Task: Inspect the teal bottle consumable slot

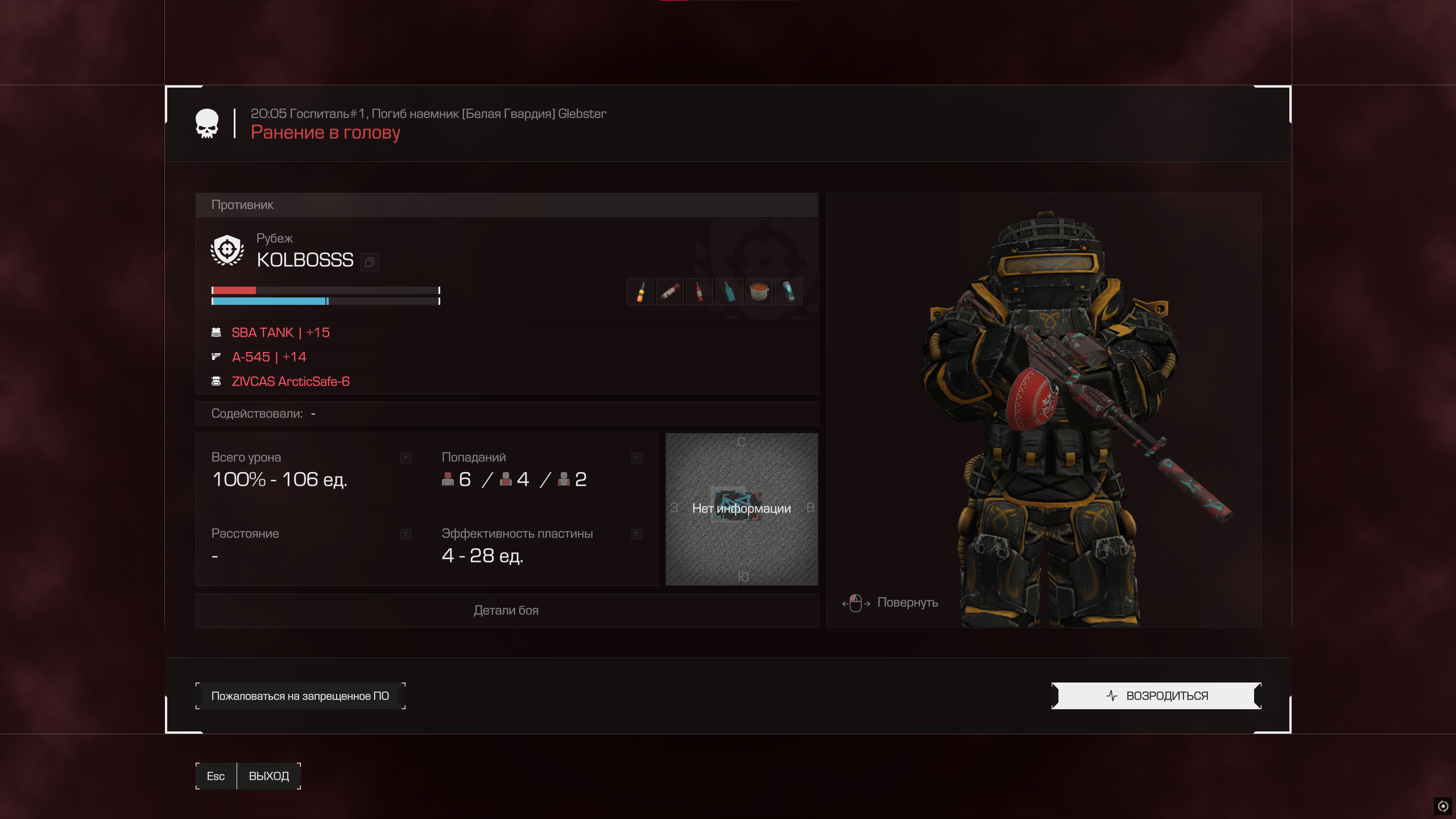Action: click(729, 292)
